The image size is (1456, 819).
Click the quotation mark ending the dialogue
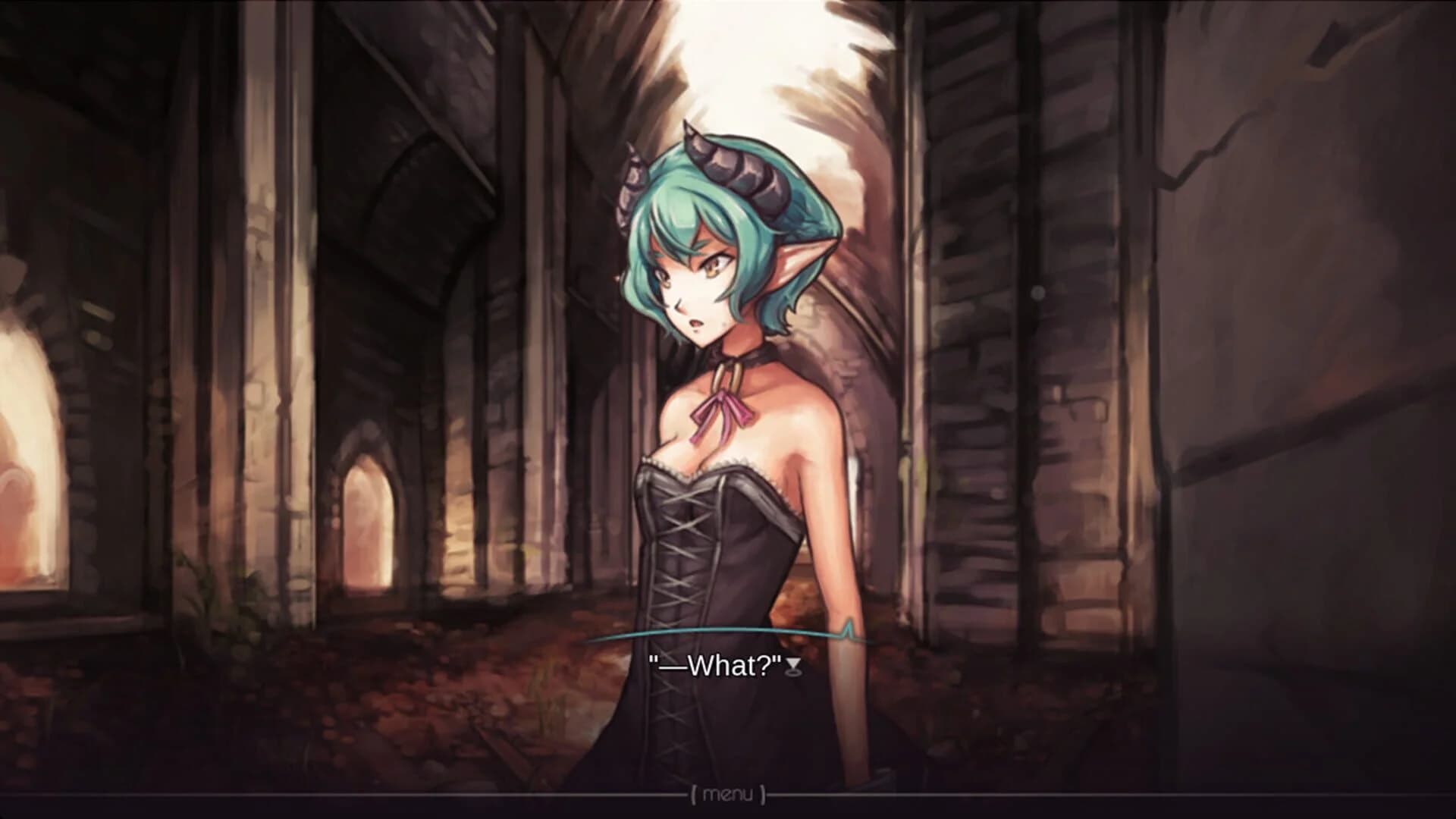(775, 661)
